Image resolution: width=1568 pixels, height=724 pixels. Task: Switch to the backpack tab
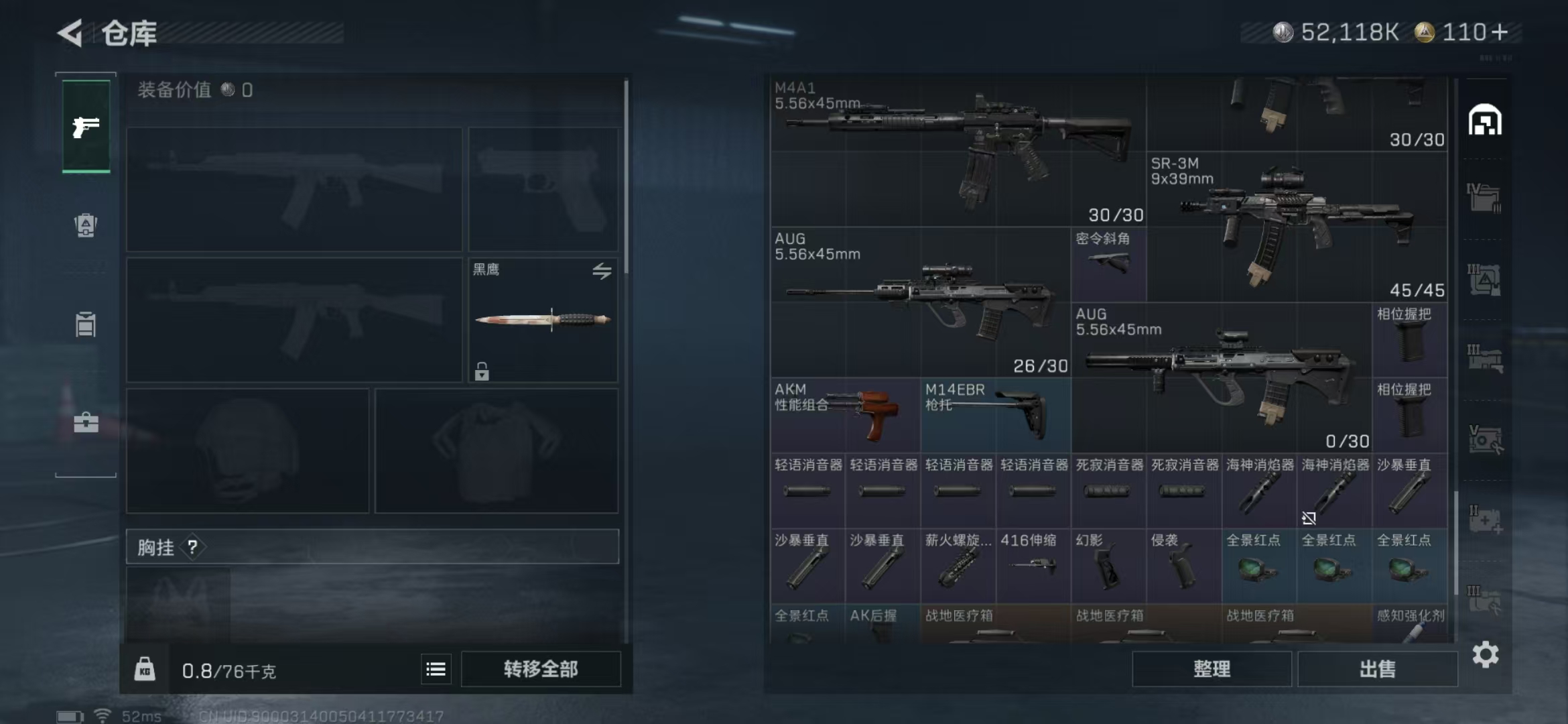pyautogui.click(x=86, y=225)
